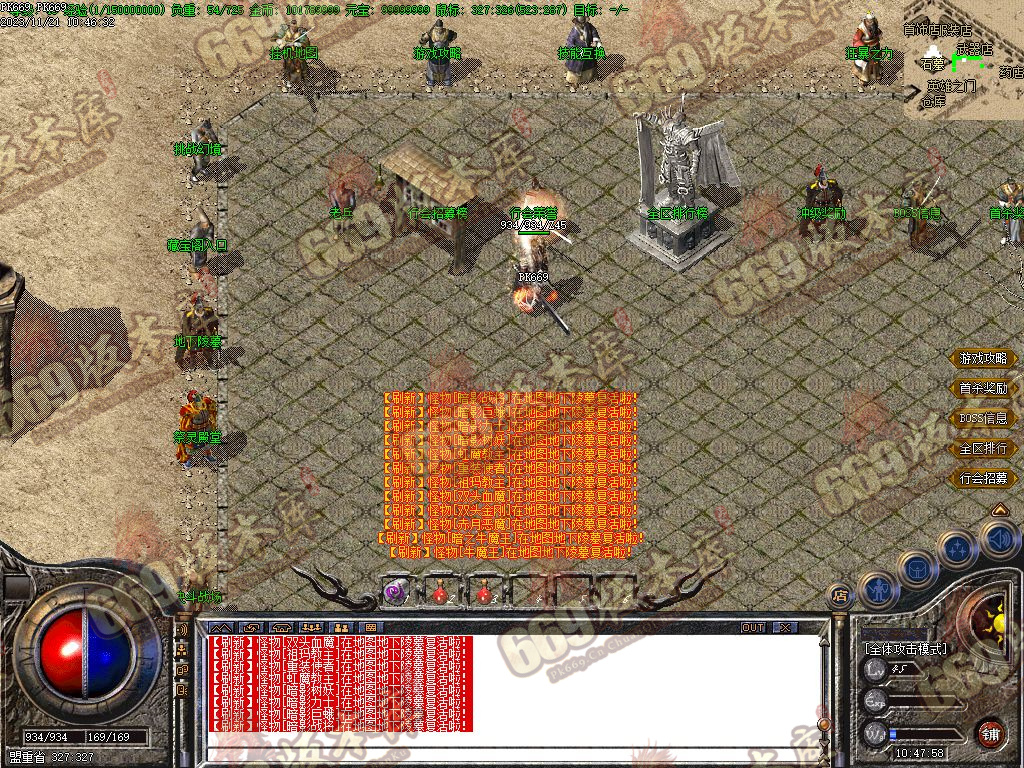Toggle the sound speaker button

tap(1000, 541)
